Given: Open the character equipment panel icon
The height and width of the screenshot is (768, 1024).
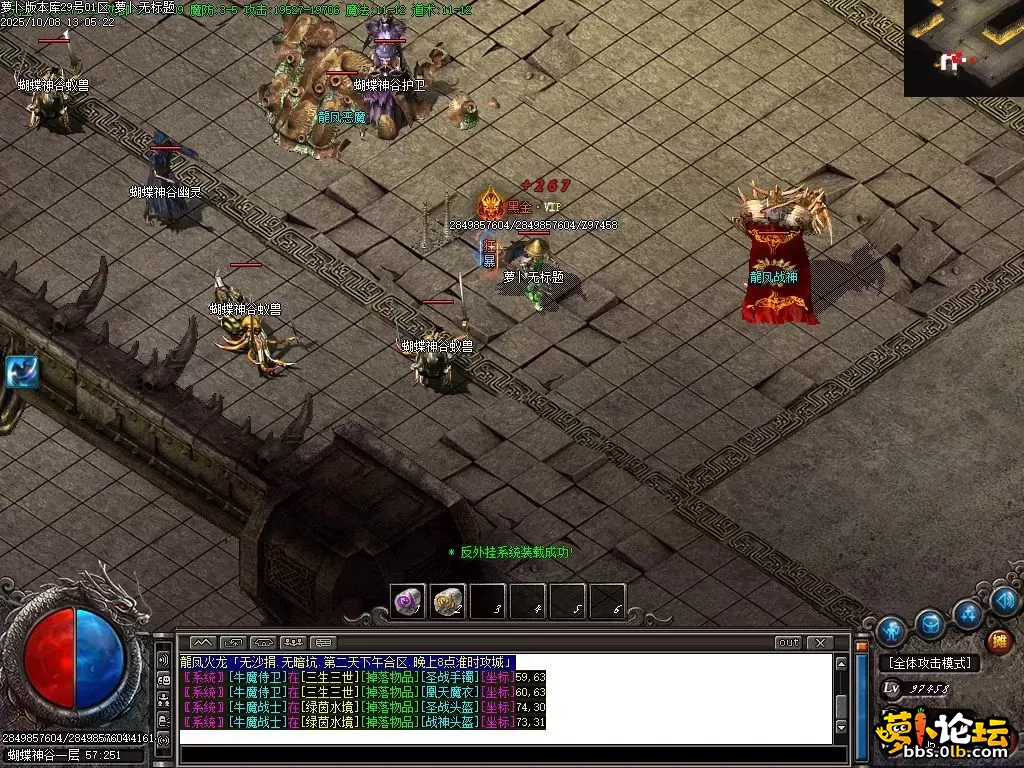Looking at the screenshot, I should tap(890, 631).
